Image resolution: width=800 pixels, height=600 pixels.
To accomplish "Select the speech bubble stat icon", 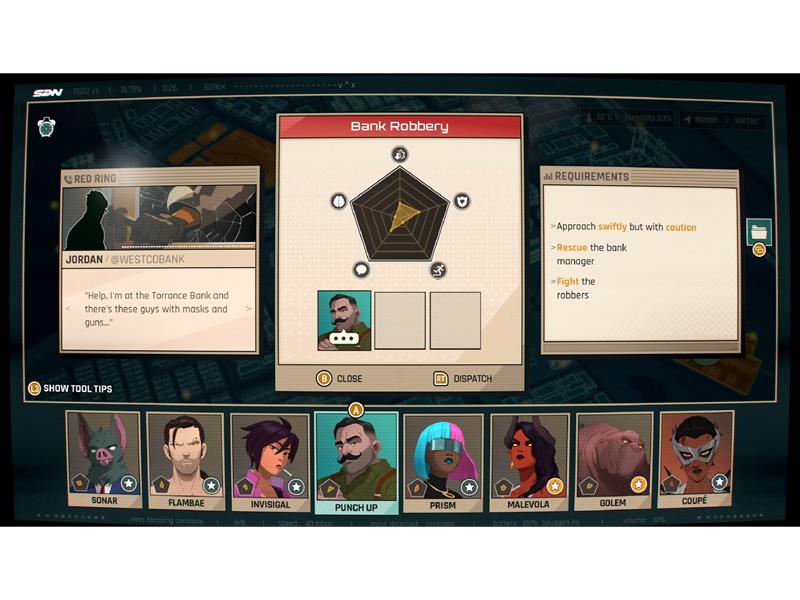I will coord(361,270).
